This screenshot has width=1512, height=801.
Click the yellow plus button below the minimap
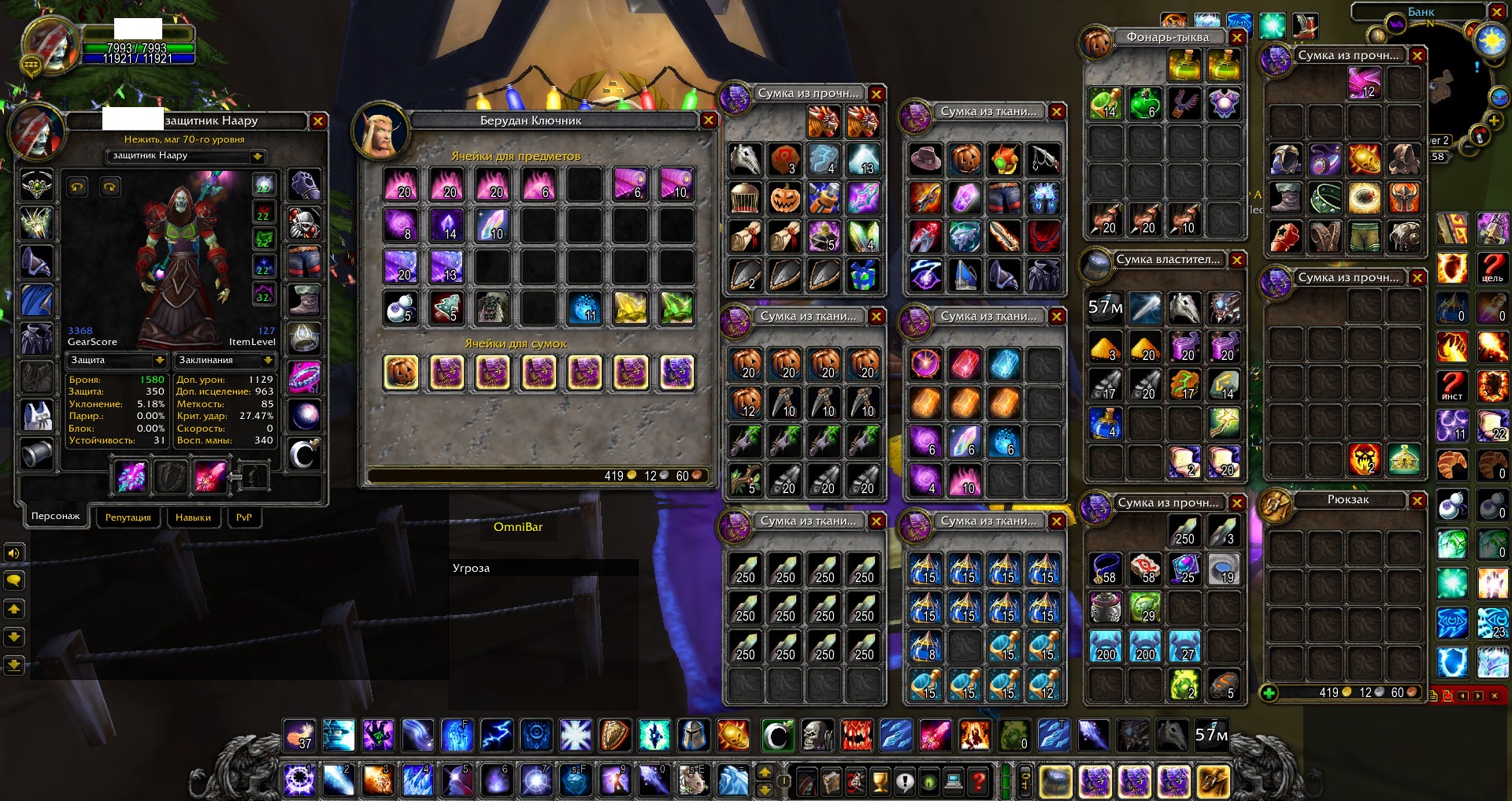click(x=1494, y=120)
